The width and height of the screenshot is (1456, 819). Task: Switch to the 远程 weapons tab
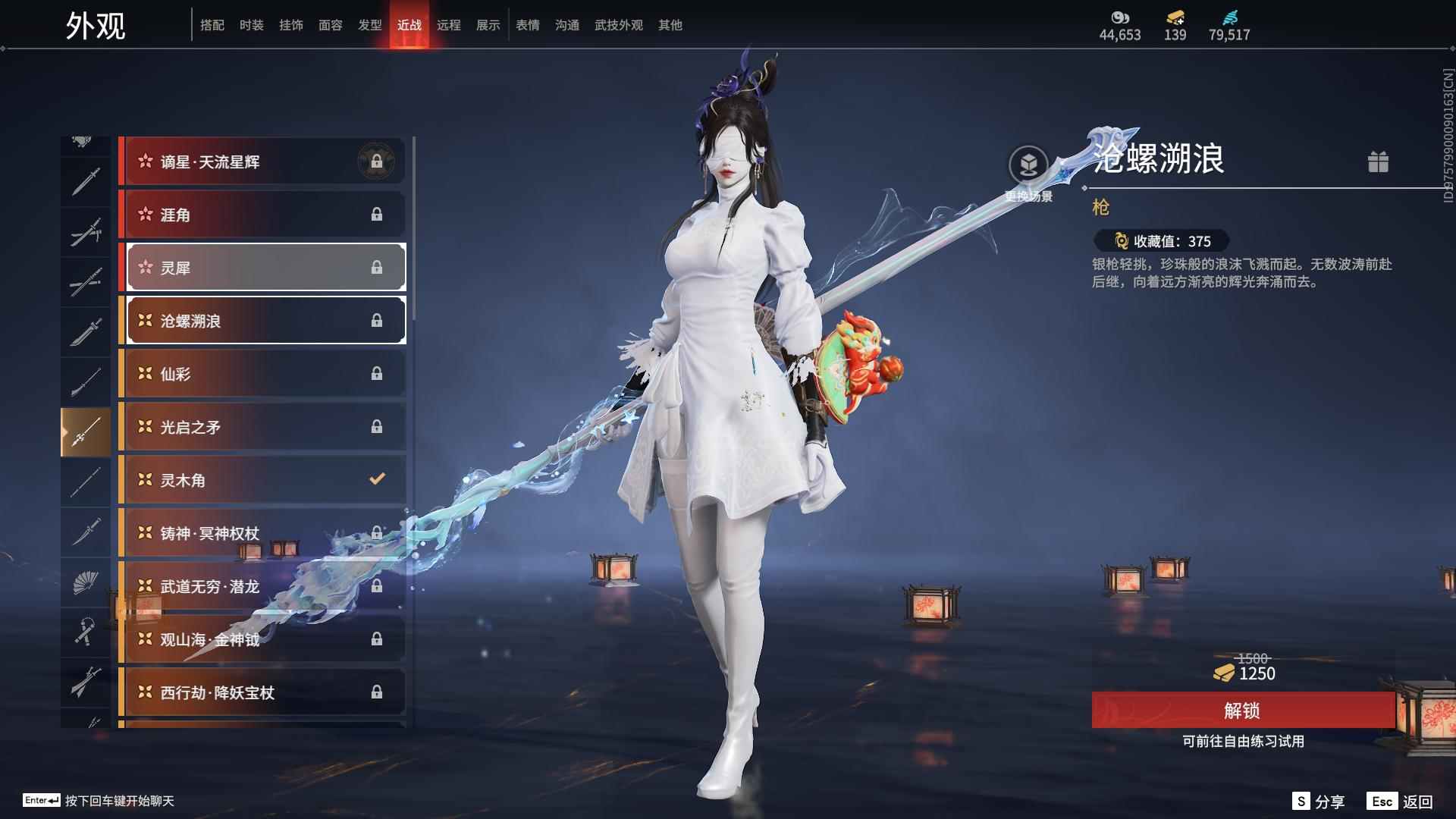pos(449,25)
